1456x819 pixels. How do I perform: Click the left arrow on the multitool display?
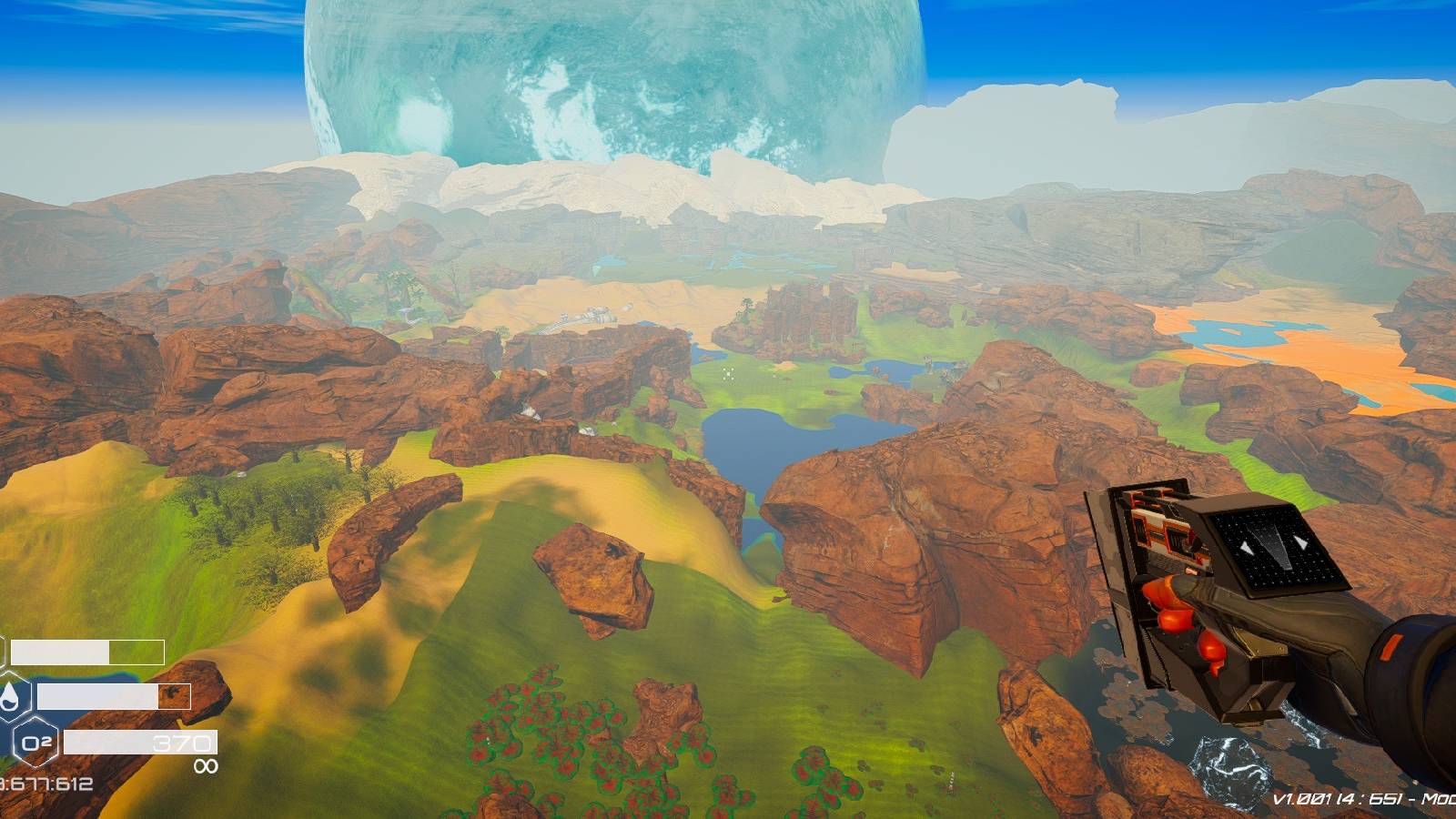pyautogui.click(x=1245, y=547)
